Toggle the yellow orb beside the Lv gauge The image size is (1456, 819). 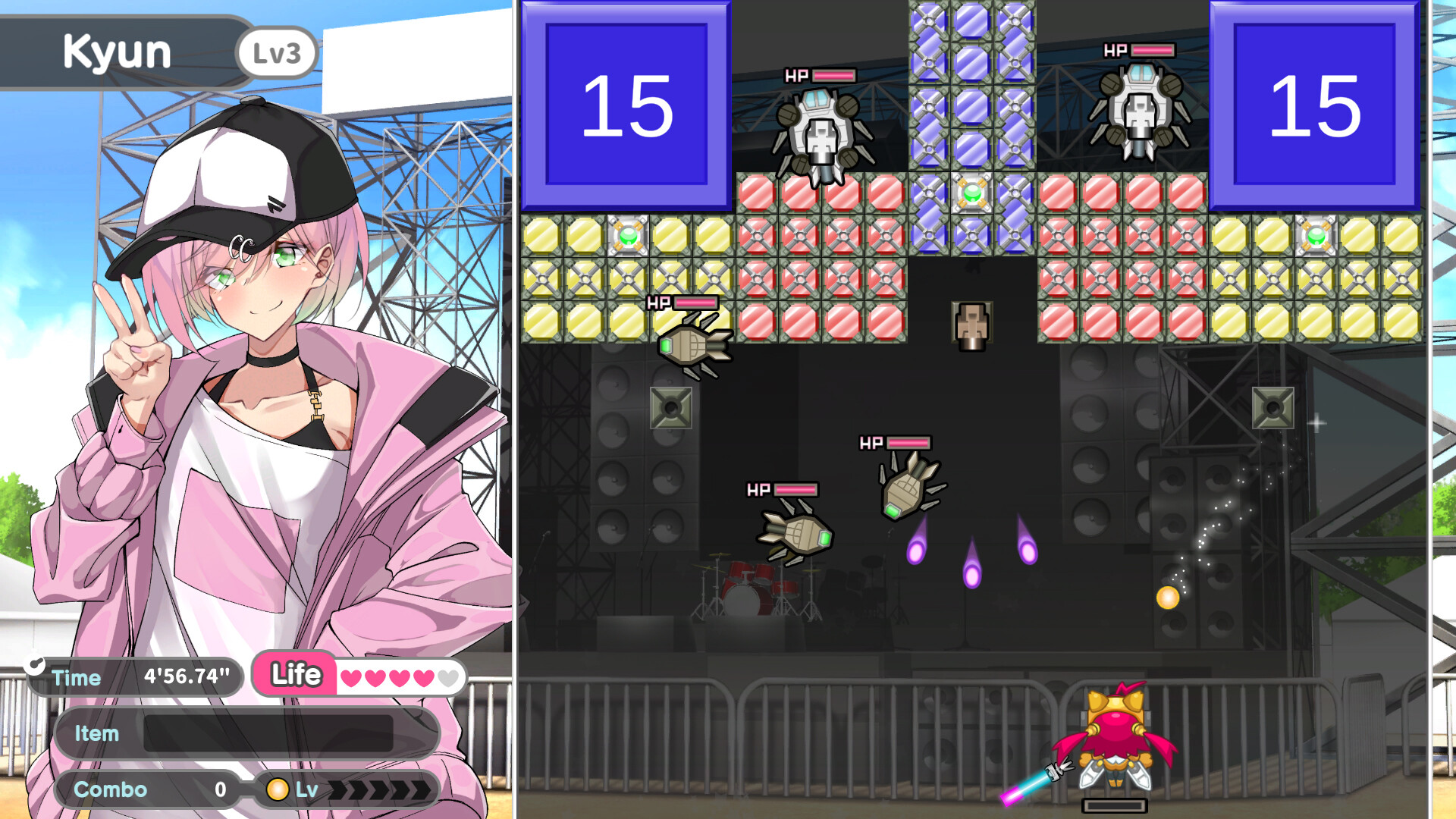[278, 789]
